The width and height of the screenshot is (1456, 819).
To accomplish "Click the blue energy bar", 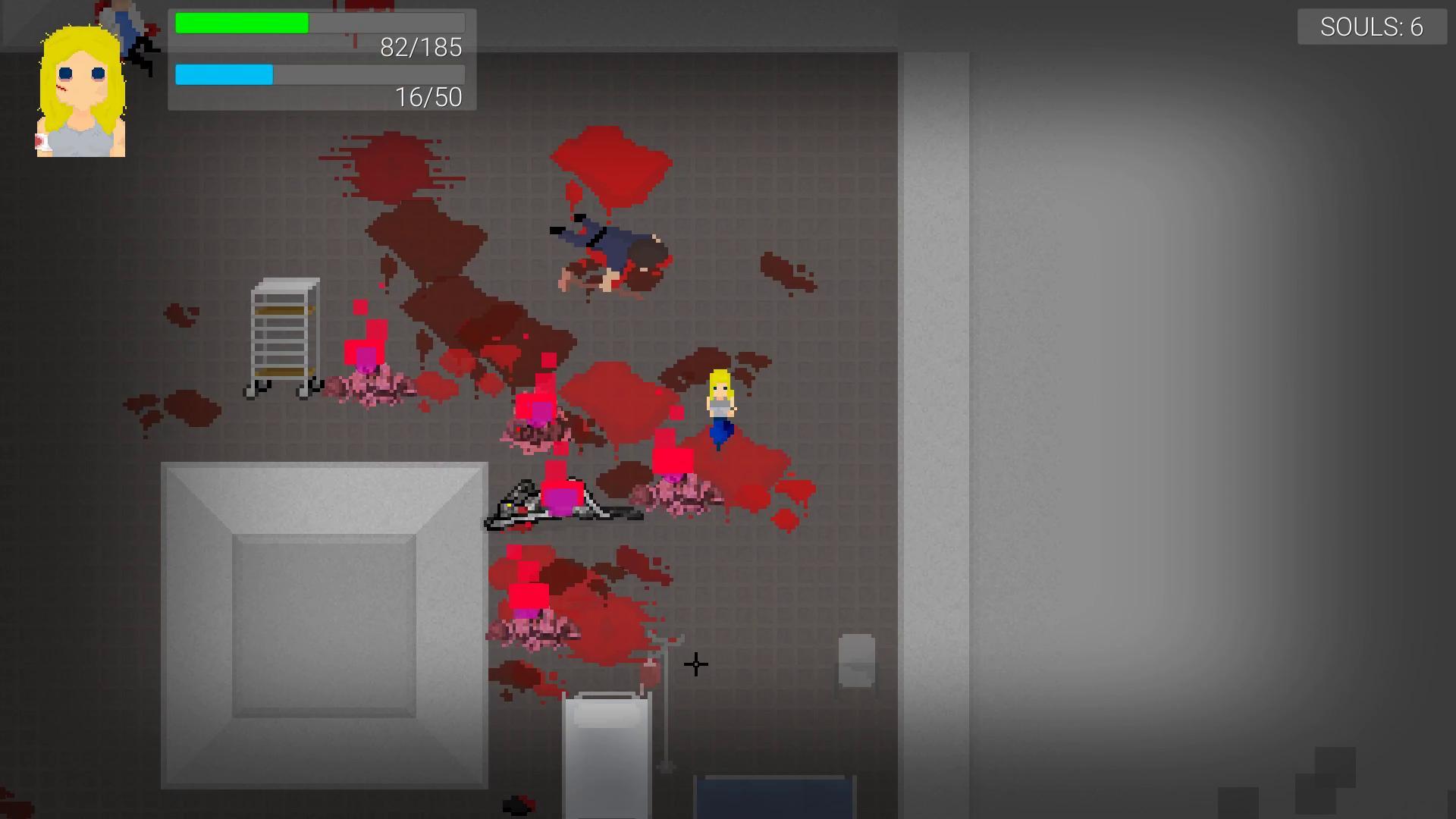I will pos(224,75).
